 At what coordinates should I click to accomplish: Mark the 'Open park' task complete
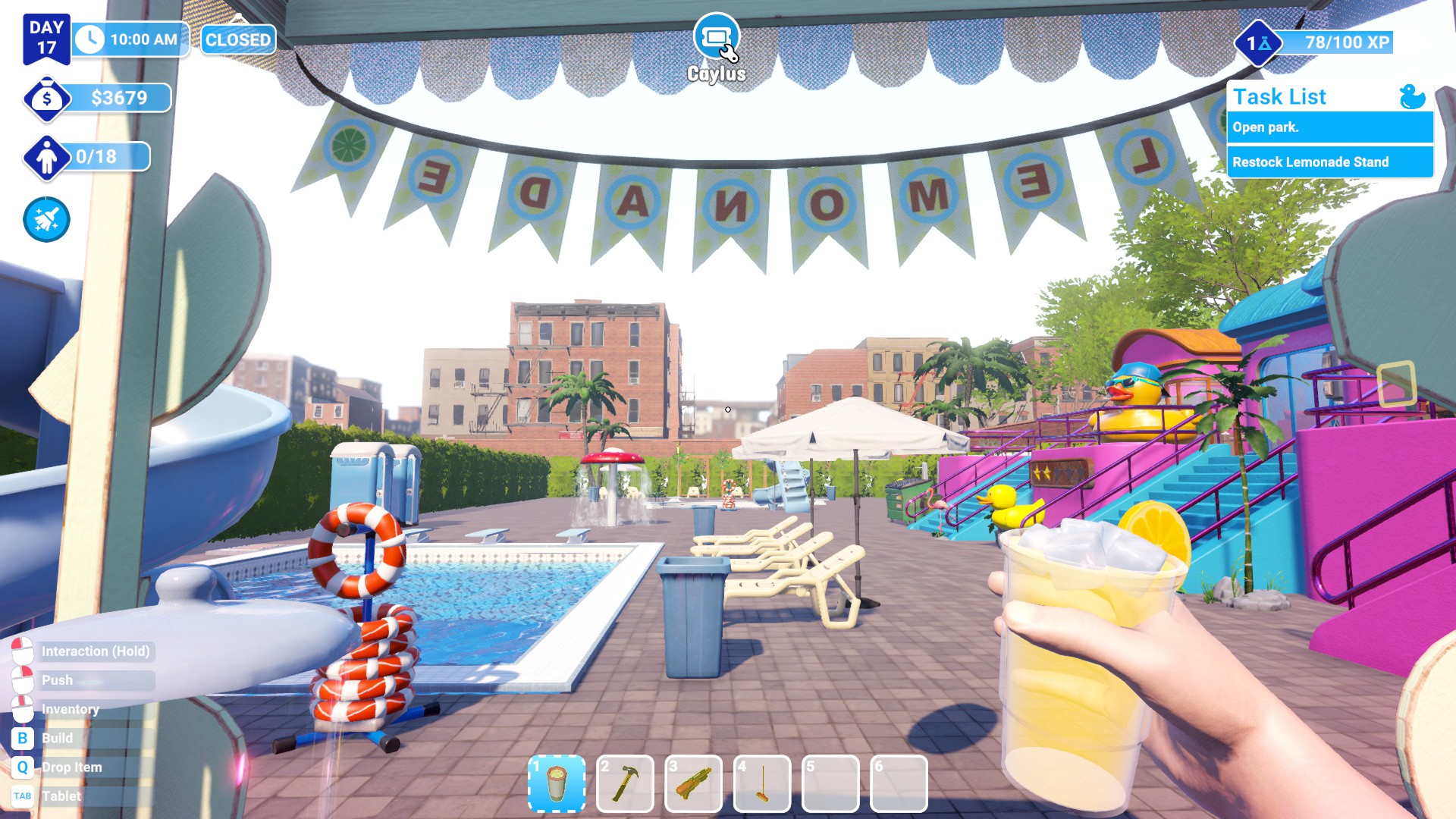(1329, 129)
